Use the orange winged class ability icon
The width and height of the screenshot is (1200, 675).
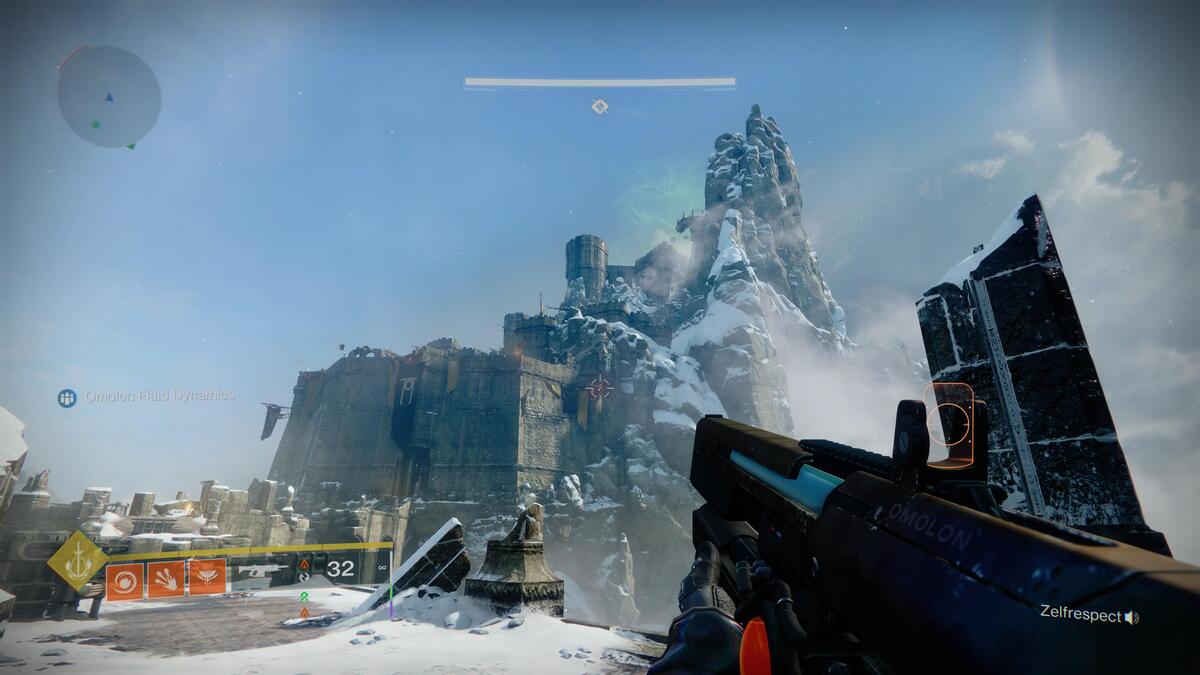pos(207,578)
